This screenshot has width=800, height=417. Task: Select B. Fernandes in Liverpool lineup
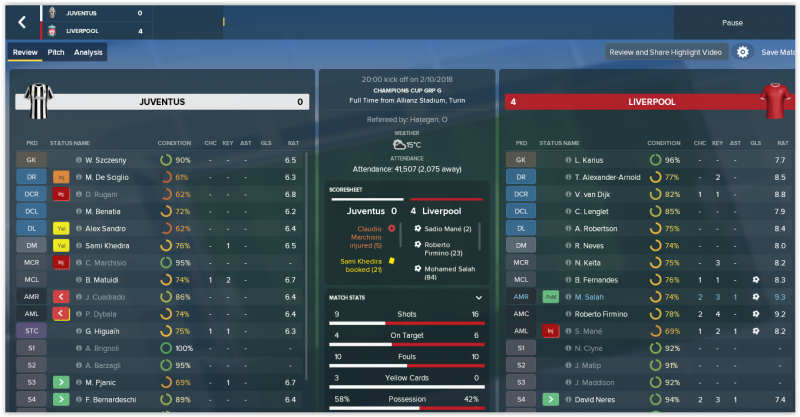tap(599, 280)
